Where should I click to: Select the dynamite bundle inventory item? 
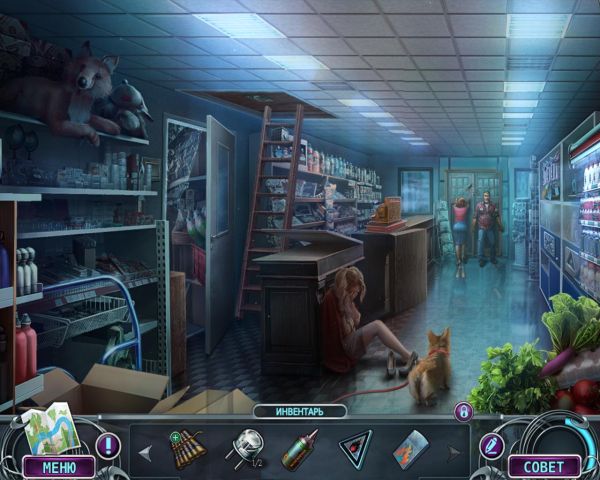(x=187, y=448)
